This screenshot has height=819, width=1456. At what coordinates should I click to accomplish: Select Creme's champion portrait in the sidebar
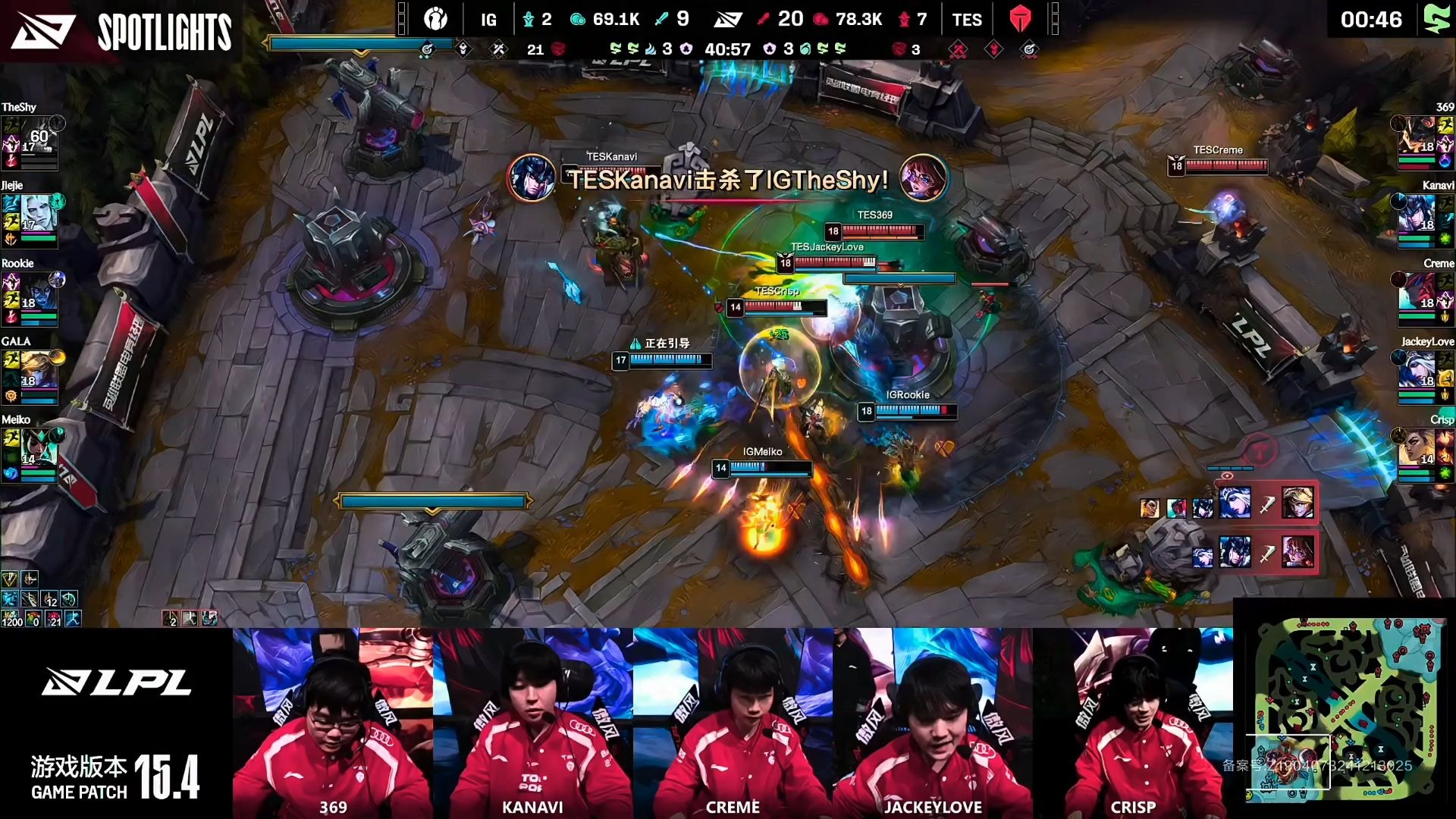point(1418,293)
